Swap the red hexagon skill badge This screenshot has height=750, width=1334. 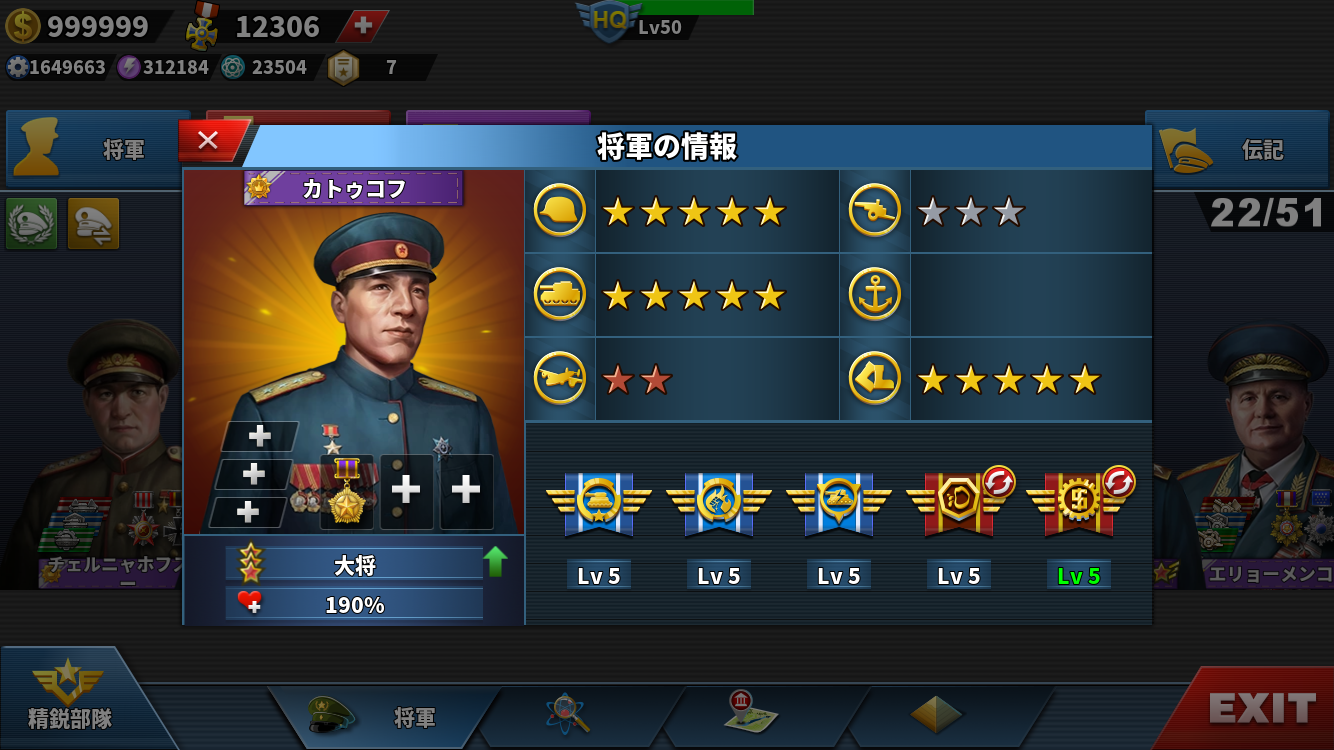(x=999, y=482)
